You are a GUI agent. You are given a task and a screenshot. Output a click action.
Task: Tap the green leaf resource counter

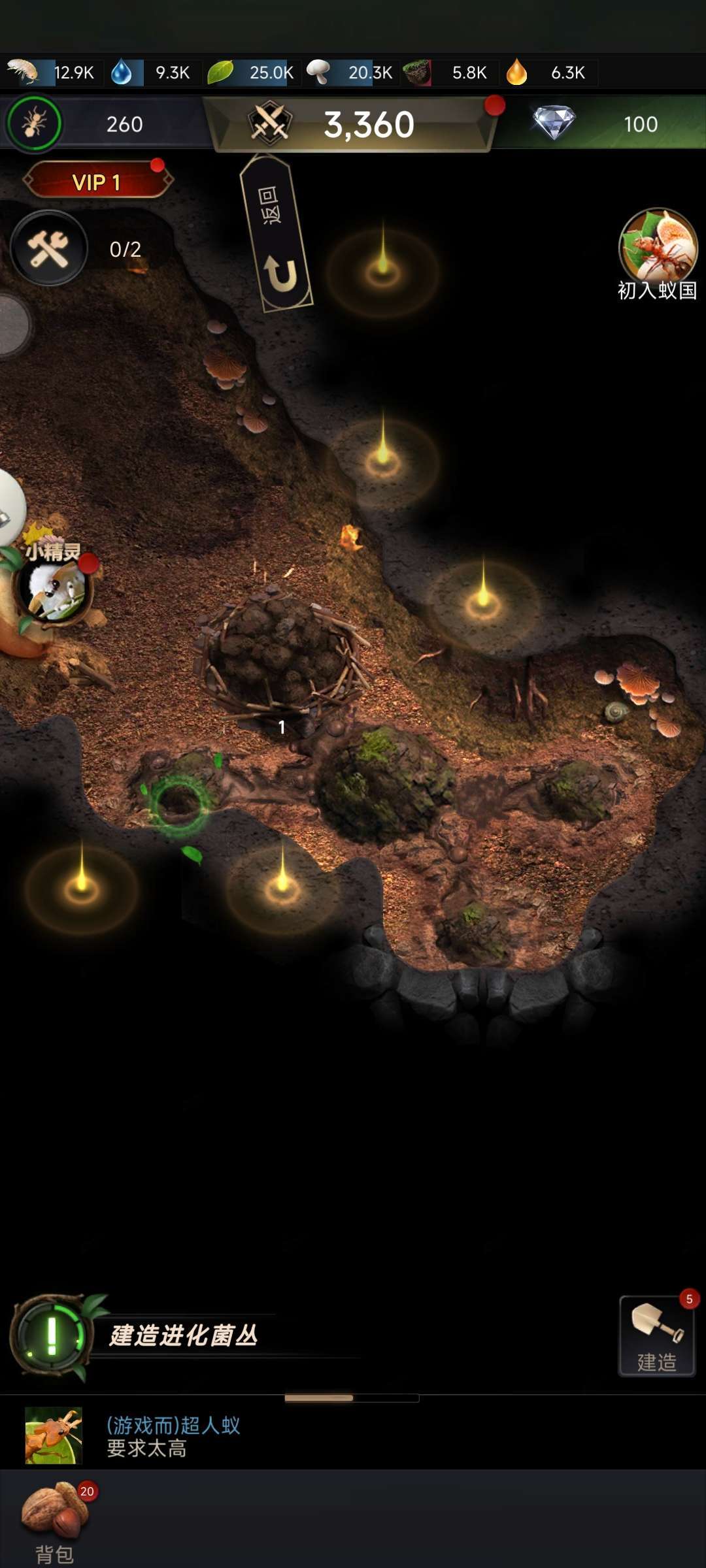pyautogui.click(x=252, y=73)
